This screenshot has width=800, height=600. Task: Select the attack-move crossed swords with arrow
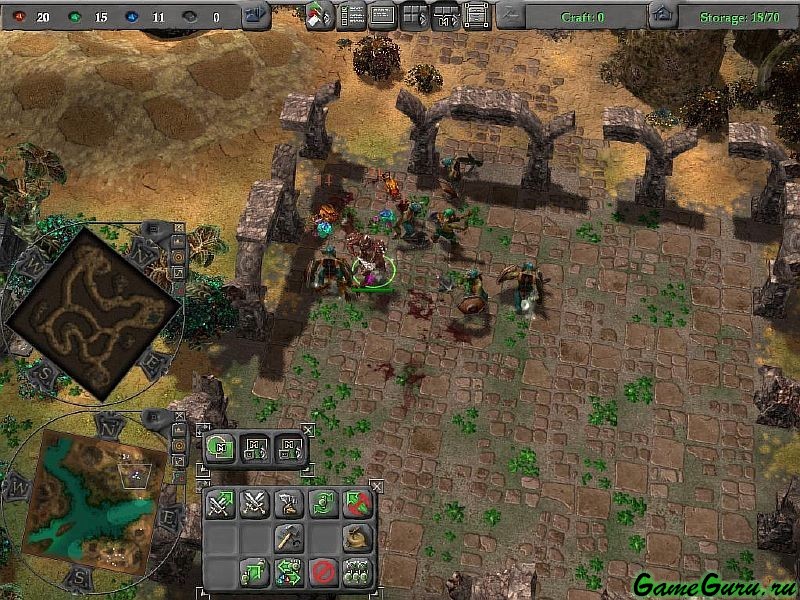[220, 505]
